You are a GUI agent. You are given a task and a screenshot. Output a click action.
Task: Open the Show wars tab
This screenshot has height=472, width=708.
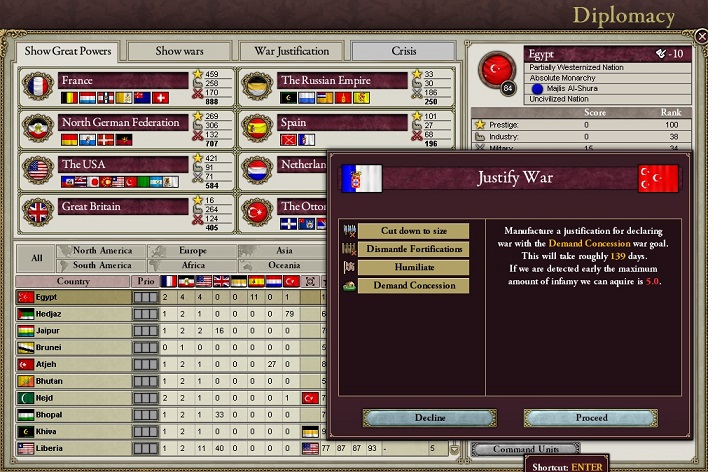point(180,51)
